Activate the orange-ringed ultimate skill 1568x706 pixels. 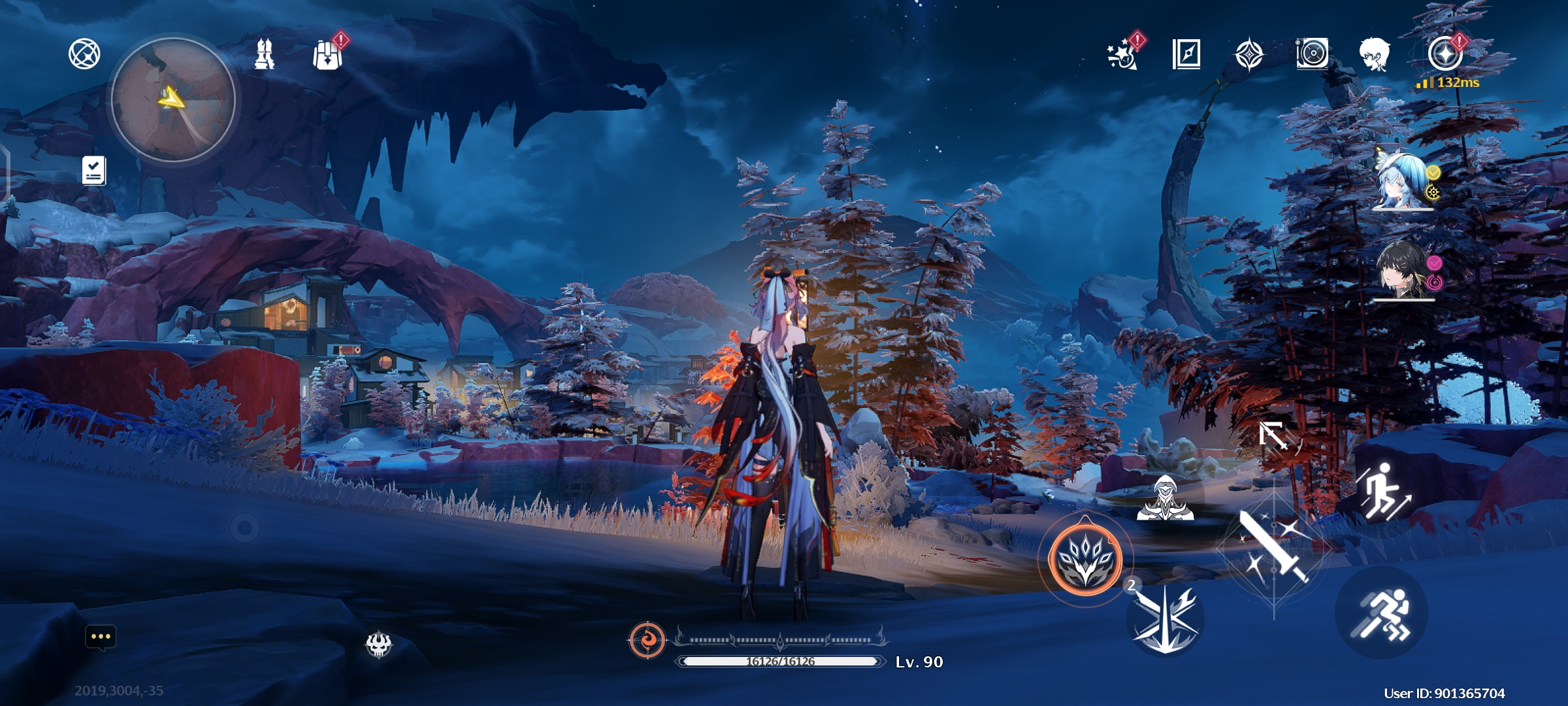[x=1085, y=559]
